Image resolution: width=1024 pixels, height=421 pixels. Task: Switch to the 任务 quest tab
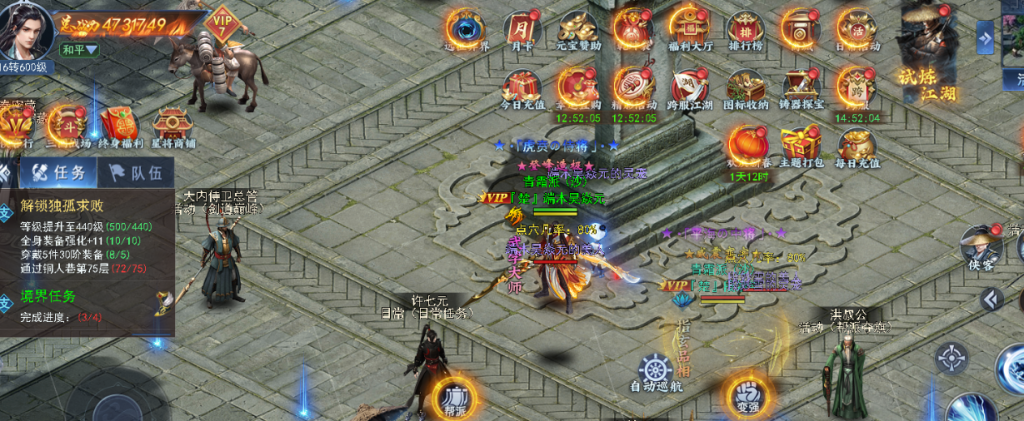click(60, 172)
